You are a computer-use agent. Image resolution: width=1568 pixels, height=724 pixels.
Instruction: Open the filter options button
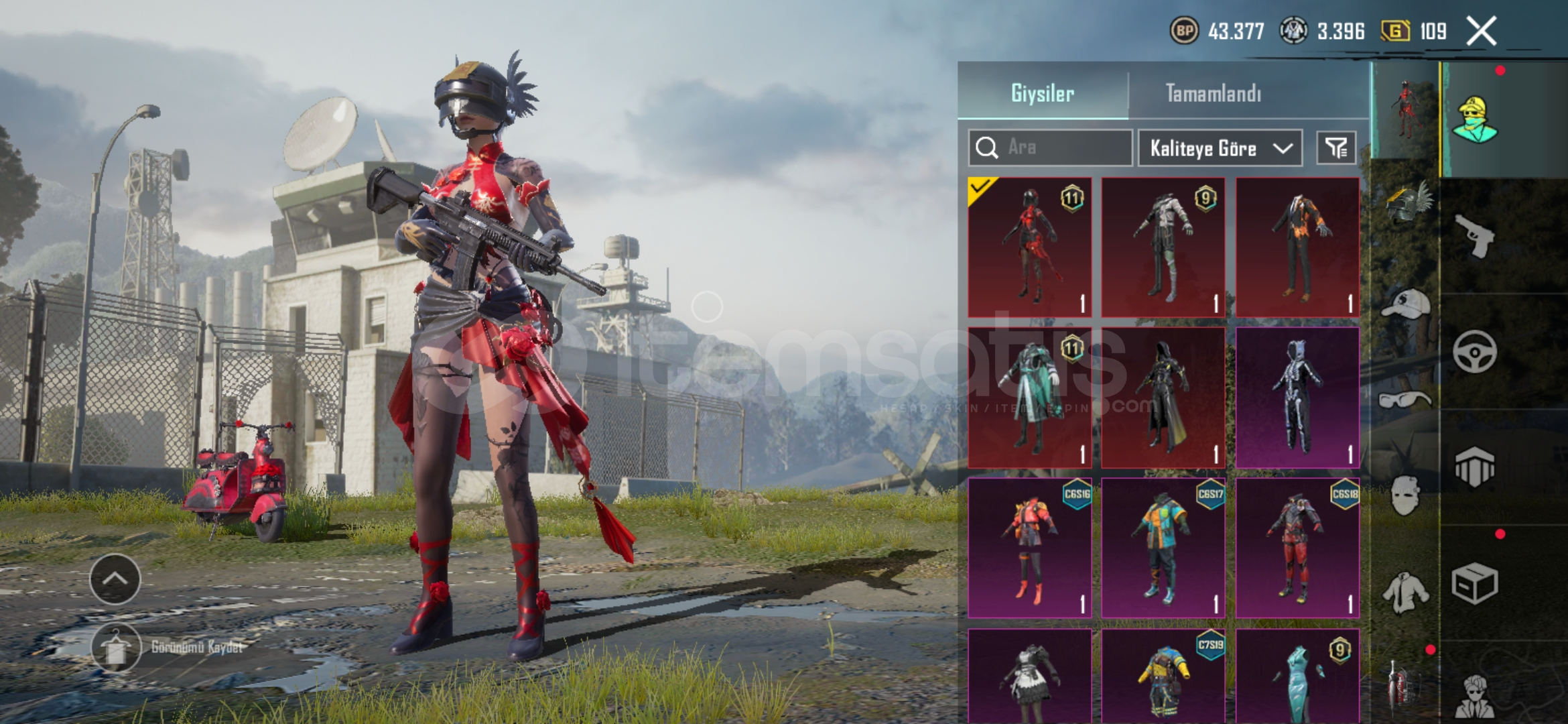[1336, 147]
